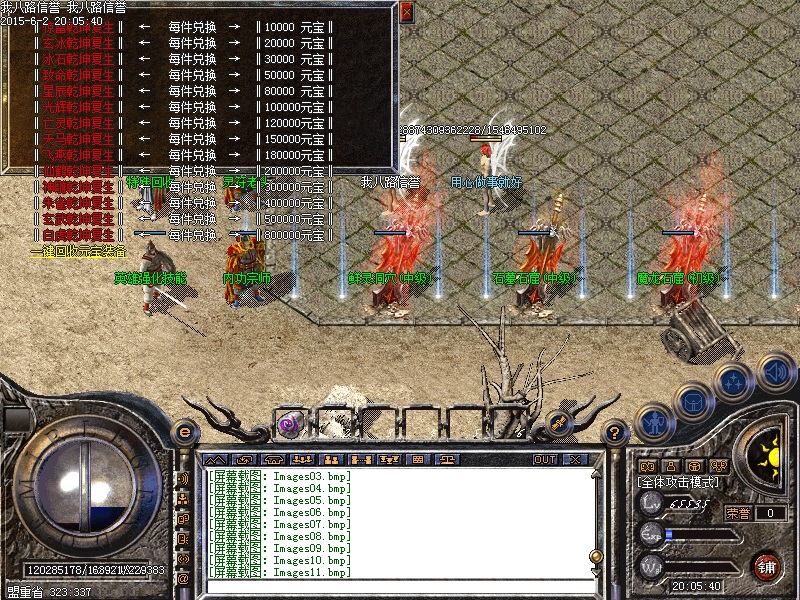This screenshot has height=600, width=800.
Task: Click the 全体攻击模式 attack mode label
Action: click(677, 482)
